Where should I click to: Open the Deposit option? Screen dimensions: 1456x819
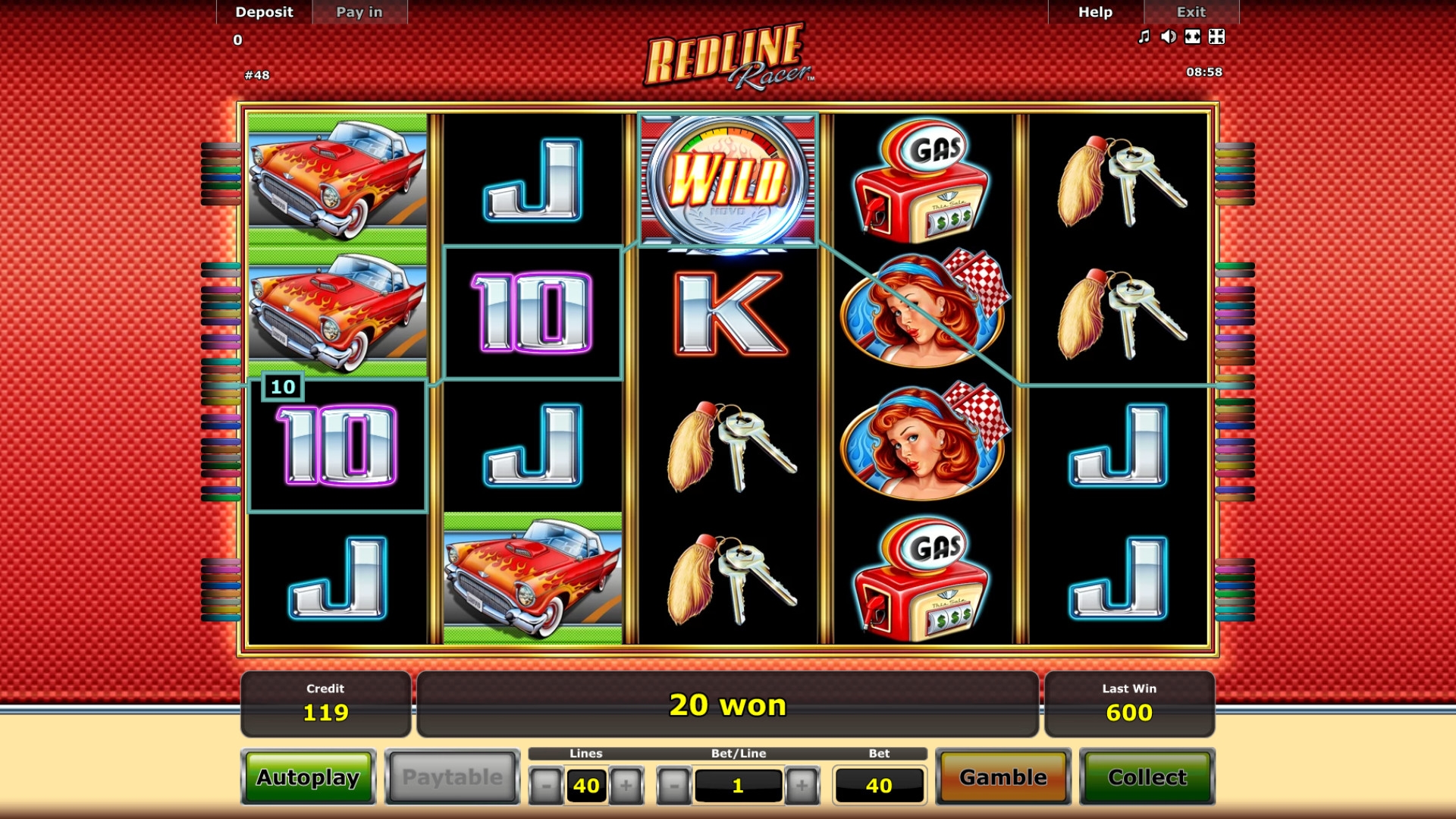coord(264,12)
